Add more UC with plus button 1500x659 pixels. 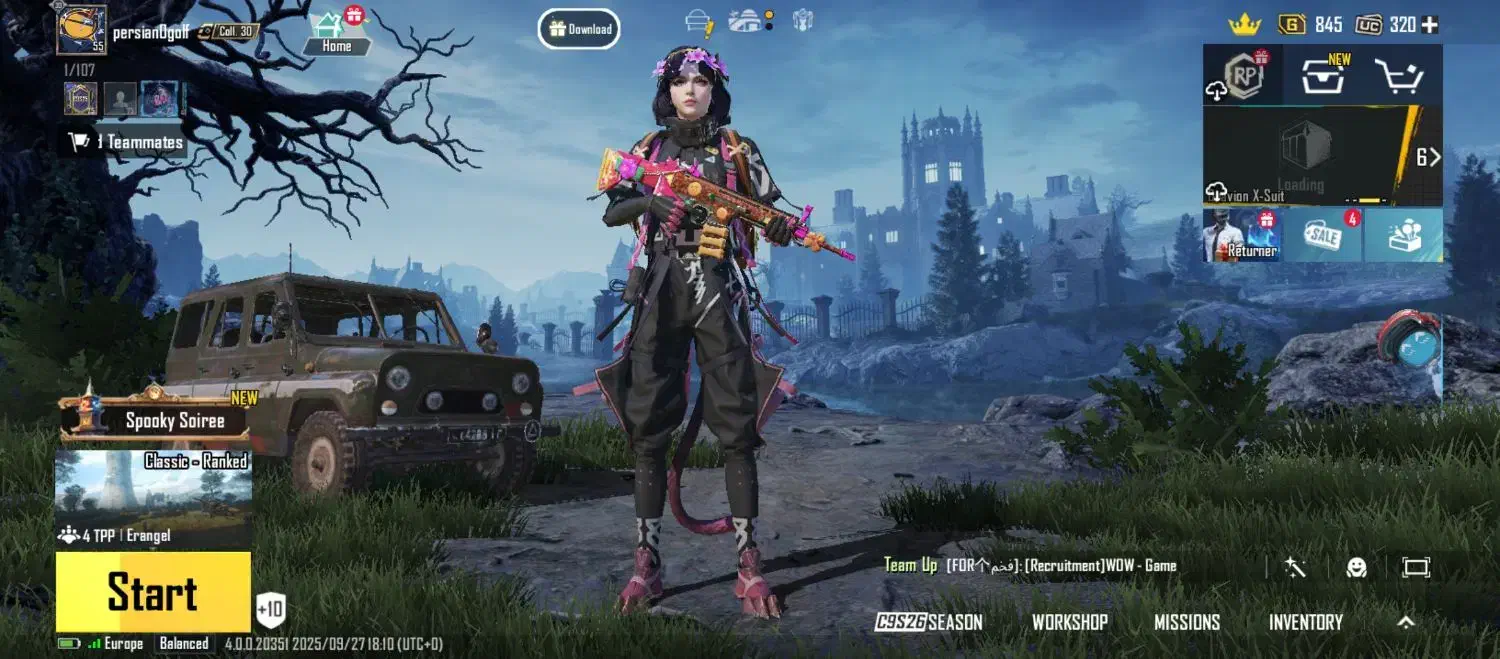pos(1430,25)
